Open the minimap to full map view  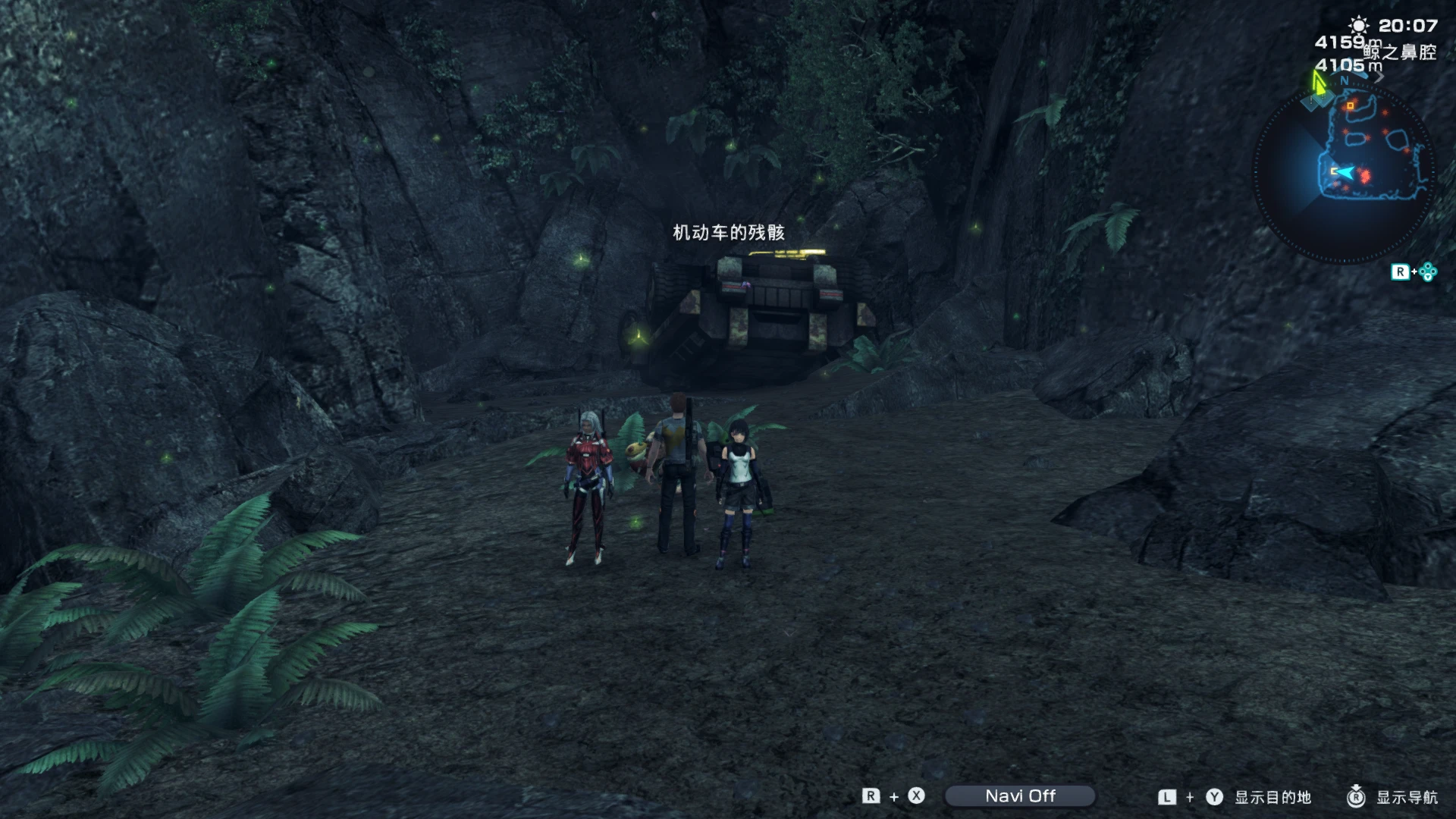1369,152
